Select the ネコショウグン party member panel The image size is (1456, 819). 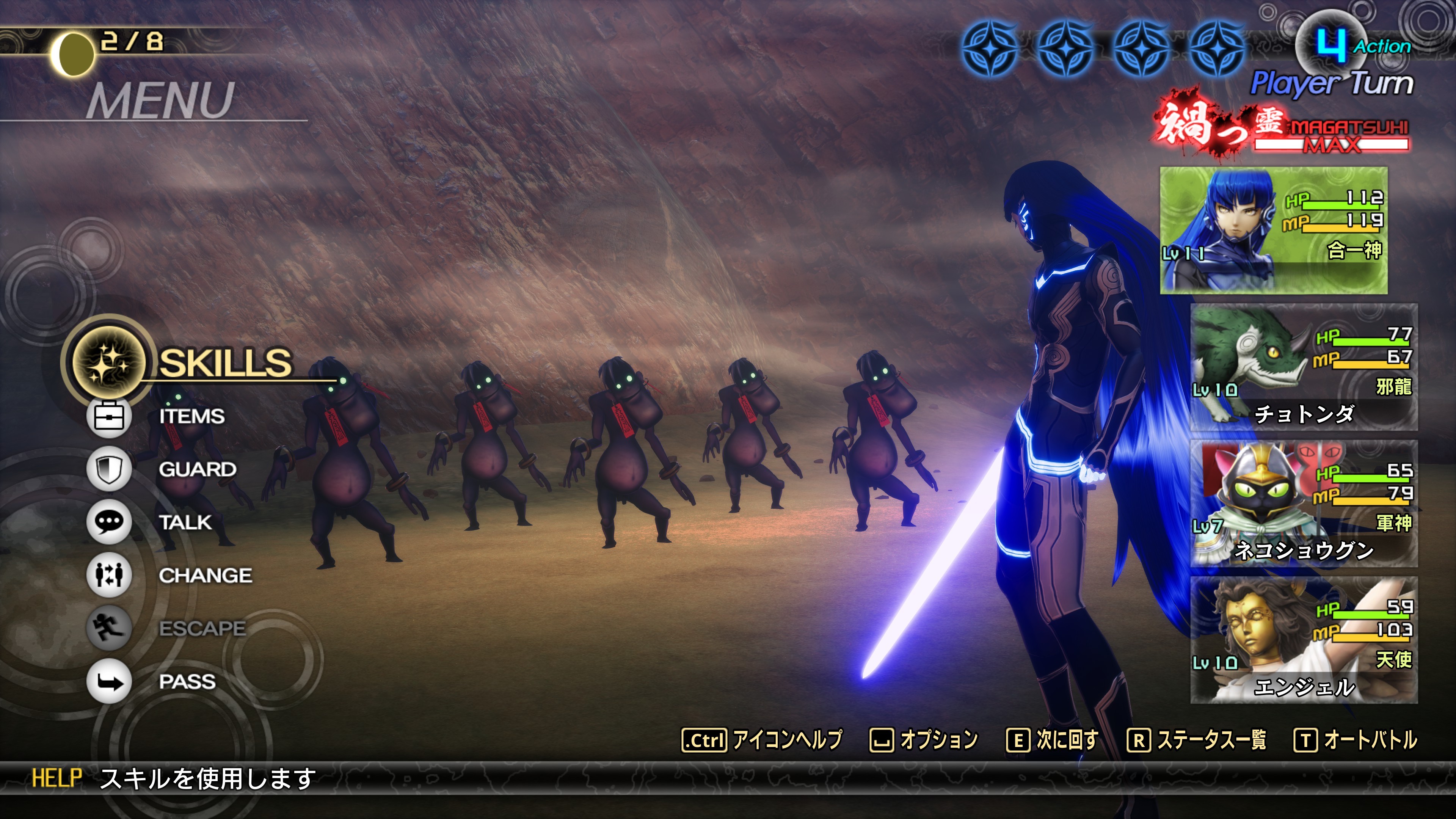[1304, 504]
